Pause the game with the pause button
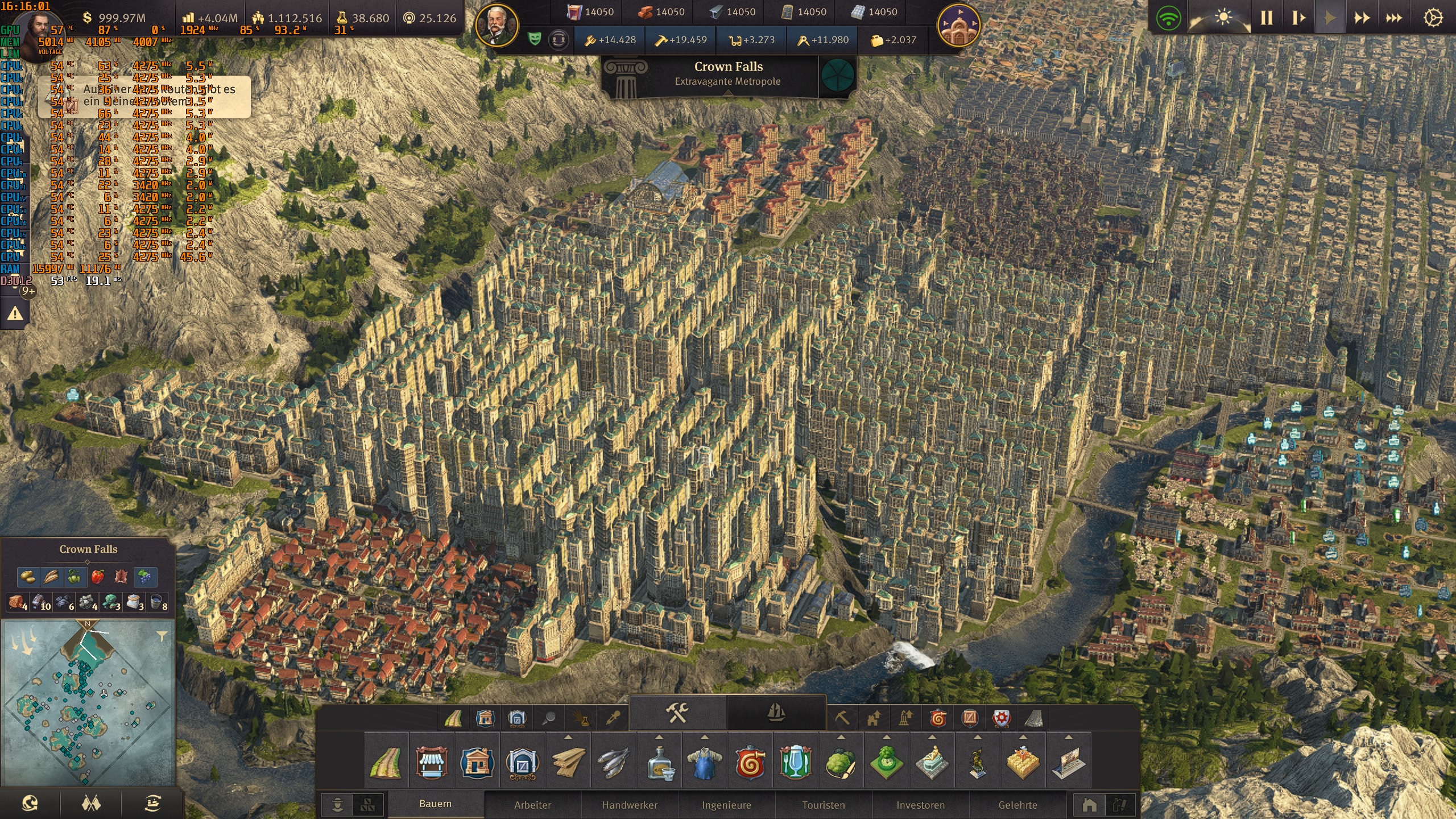Viewport: 1456px width, 819px height. 1266,18
